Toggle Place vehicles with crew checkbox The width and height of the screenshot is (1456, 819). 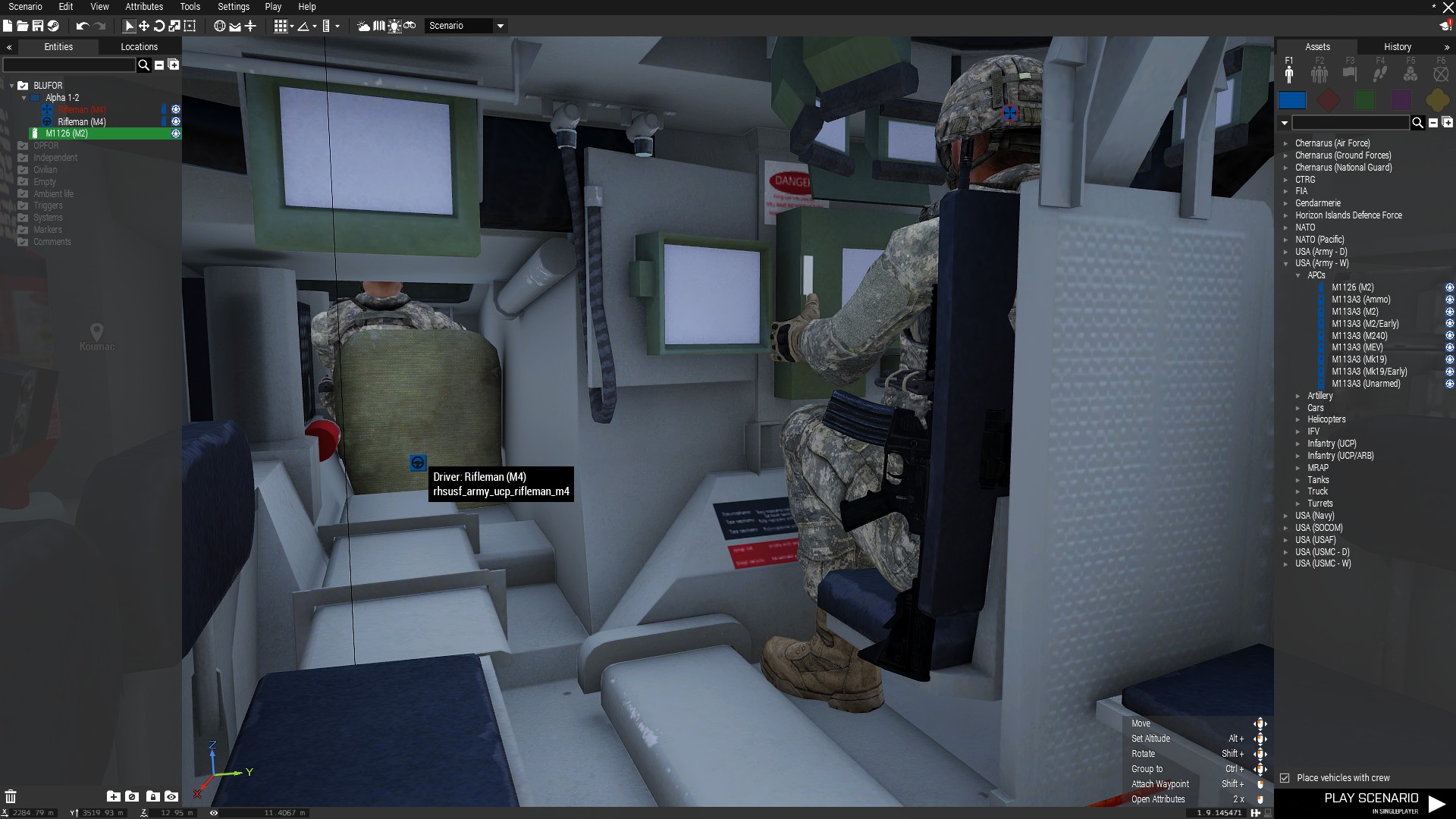click(1285, 778)
